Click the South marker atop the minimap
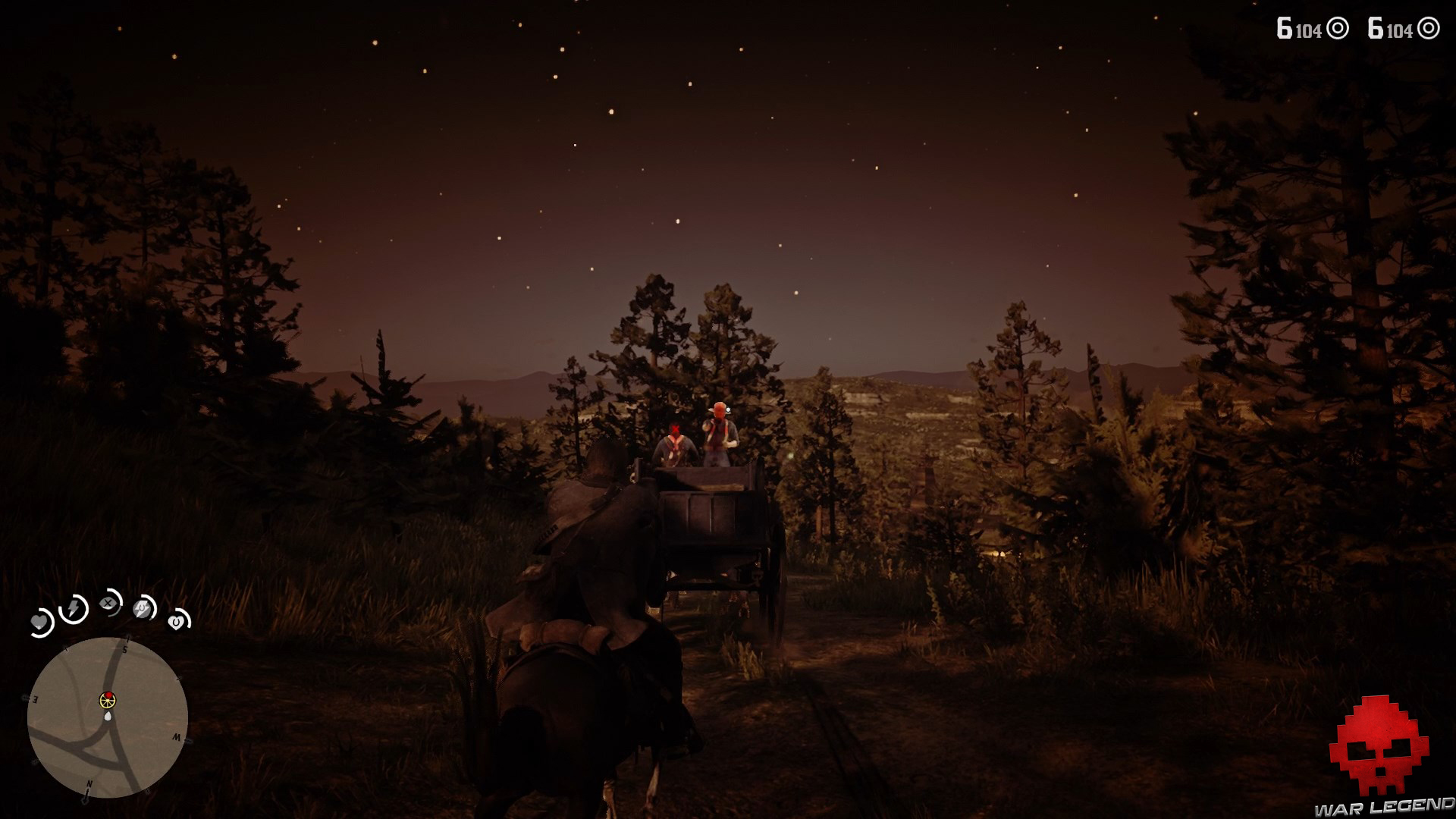 click(x=125, y=648)
